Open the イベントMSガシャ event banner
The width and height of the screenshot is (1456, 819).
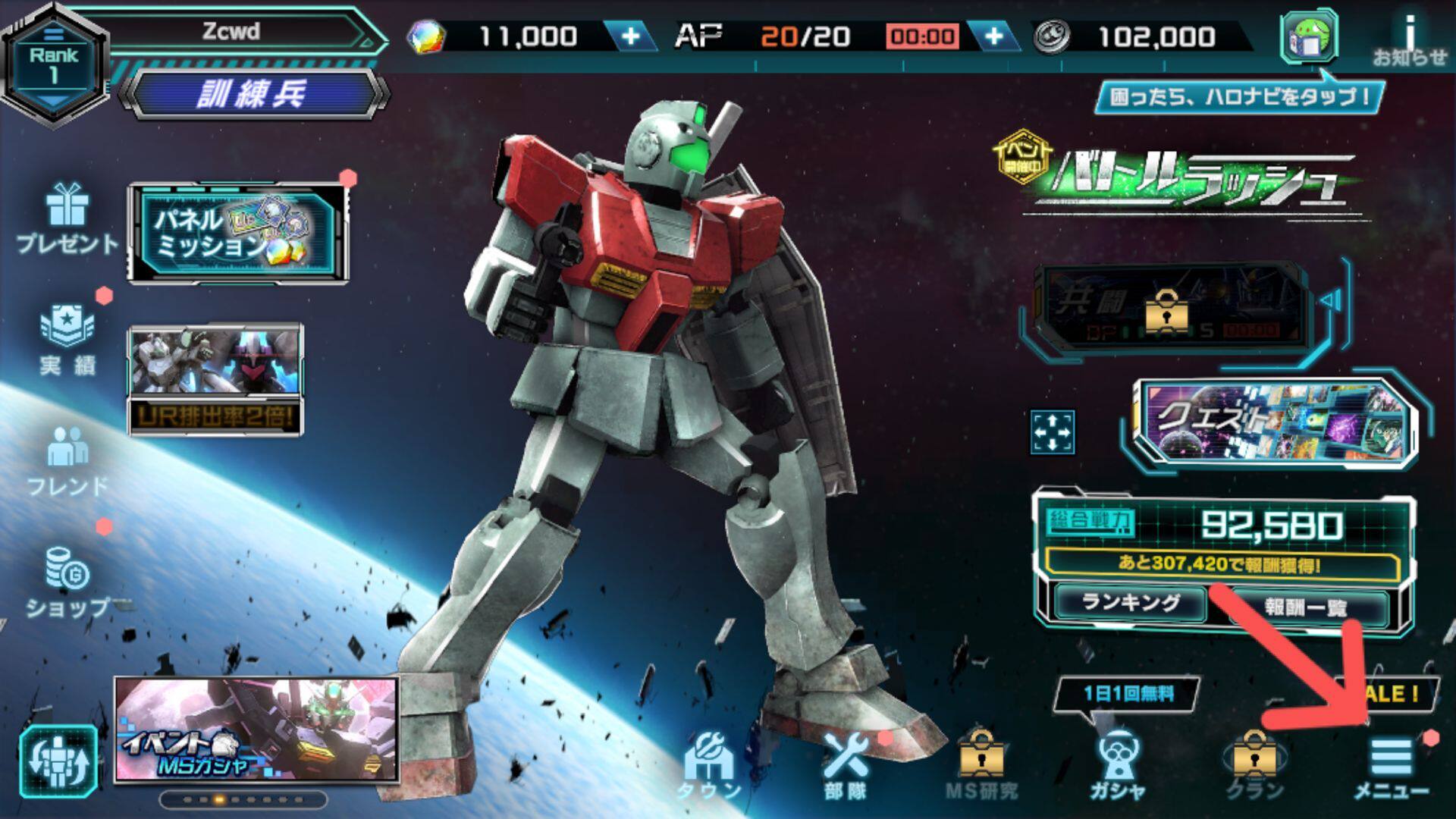coord(256,730)
